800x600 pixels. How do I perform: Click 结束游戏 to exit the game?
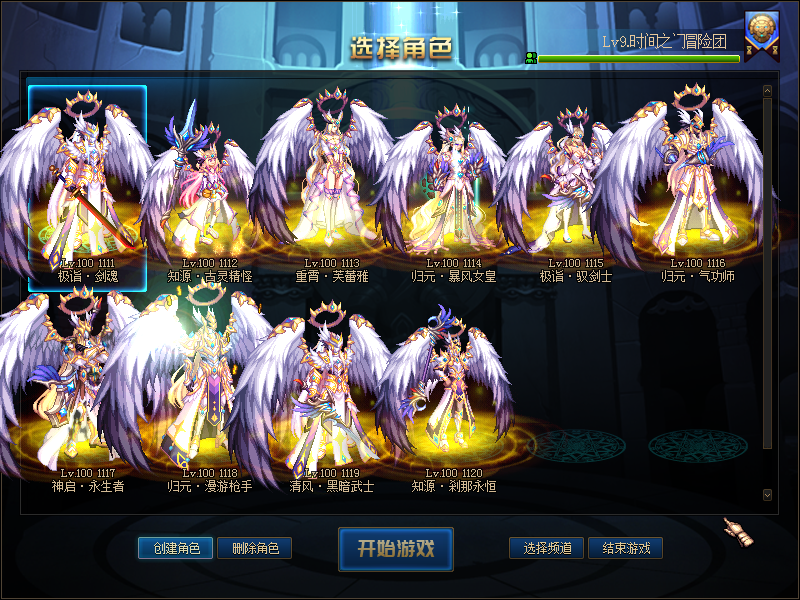(626, 548)
